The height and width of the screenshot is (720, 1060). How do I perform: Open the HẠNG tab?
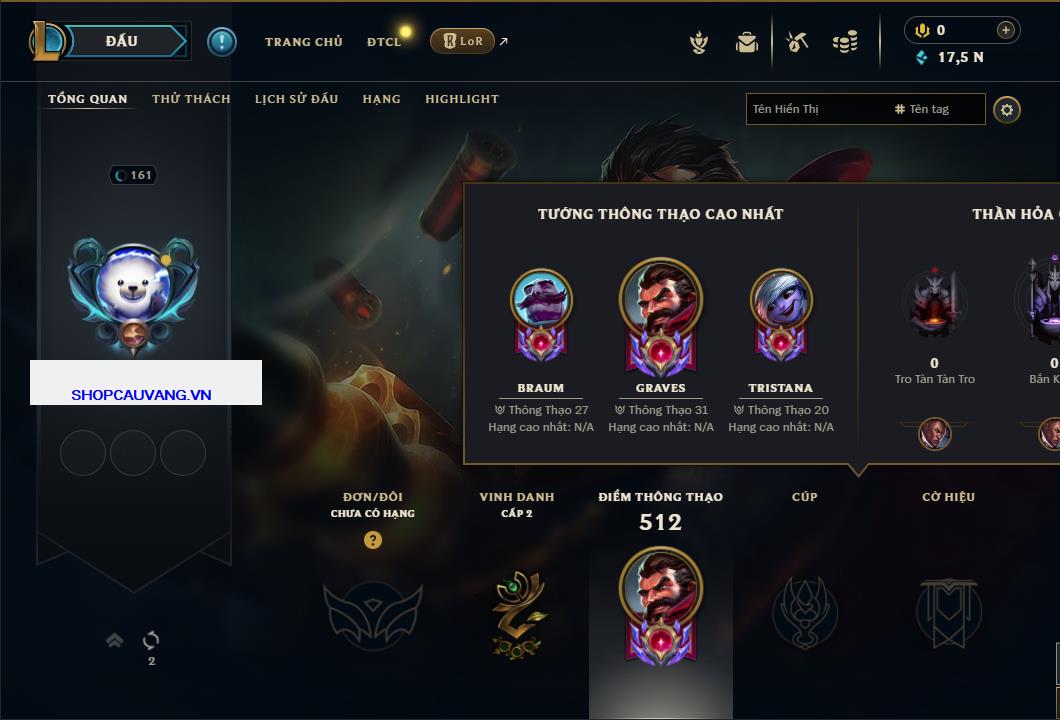point(381,99)
